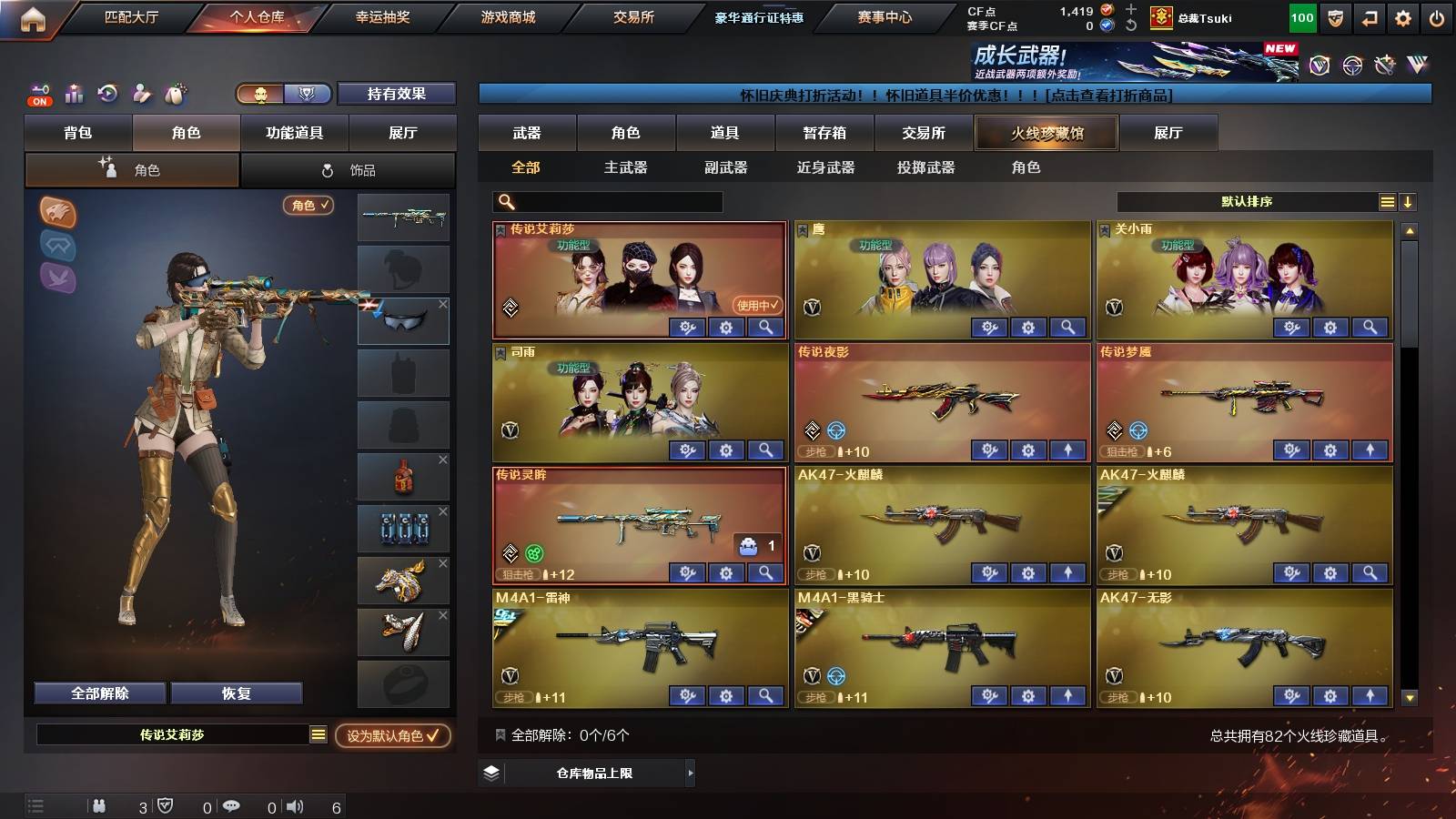Screen dimensions: 1456x819
Task: Click the down arrow next to sort order
Action: [1410, 201]
